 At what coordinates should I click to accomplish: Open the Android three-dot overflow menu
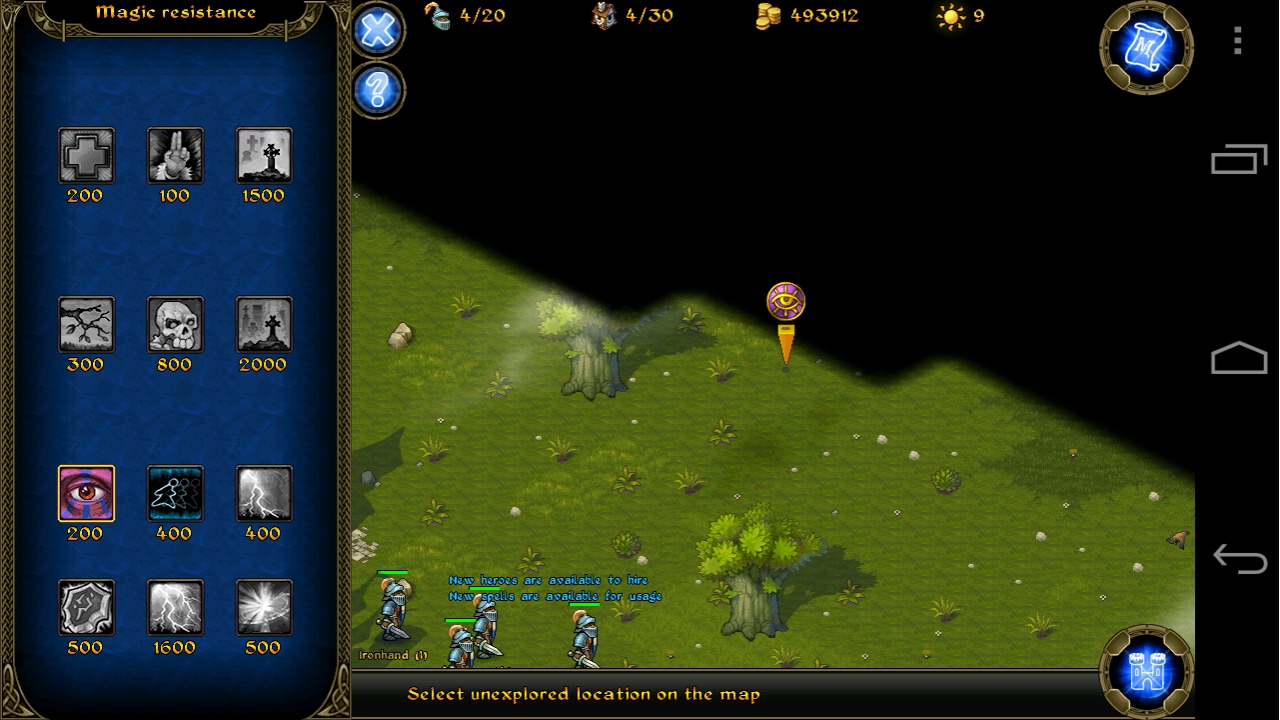(x=1238, y=40)
